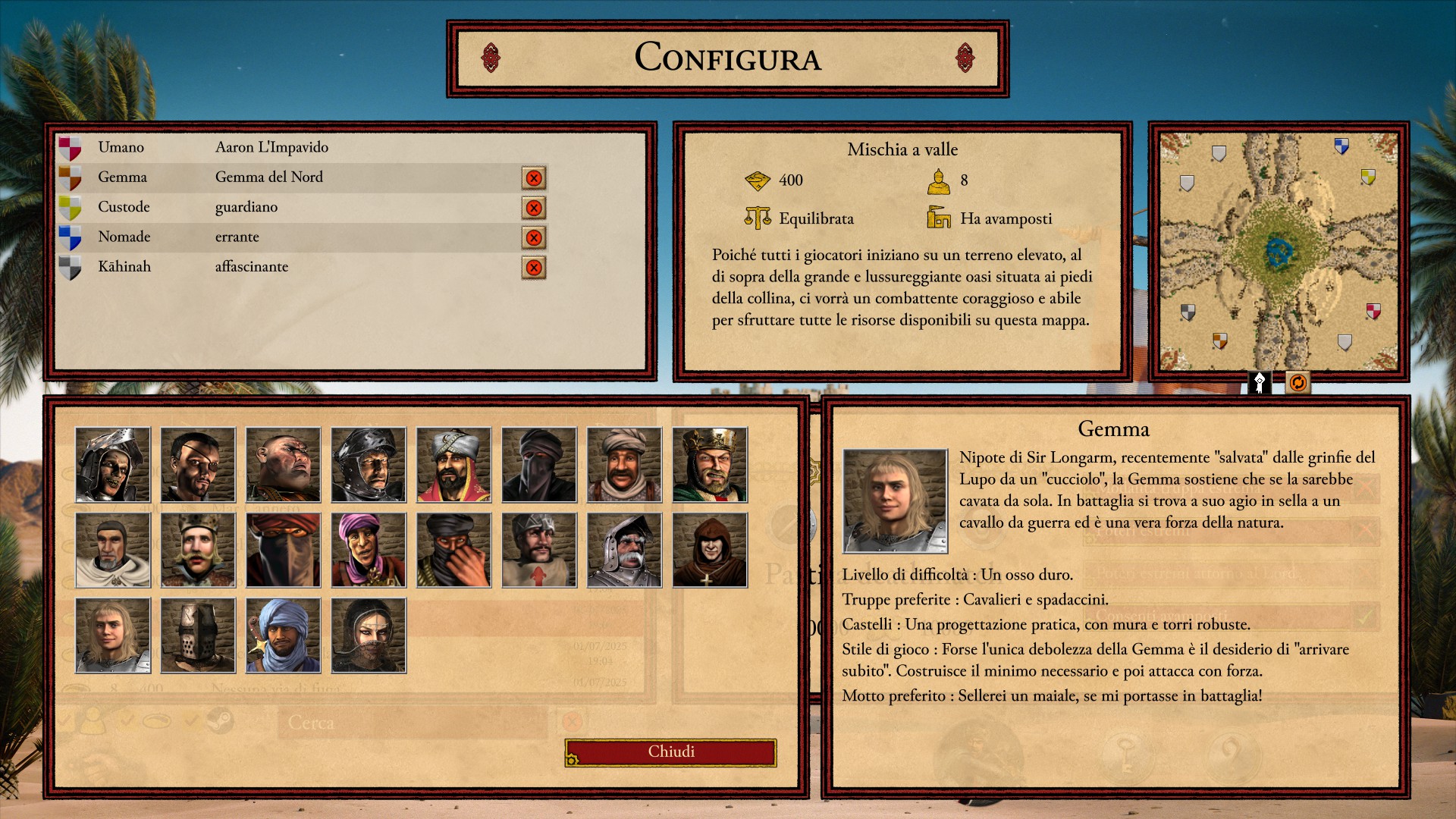Select the blonde Gemma portrait in the grid
Image resolution: width=1456 pixels, height=819 pixels.
(x=113, y=635)
